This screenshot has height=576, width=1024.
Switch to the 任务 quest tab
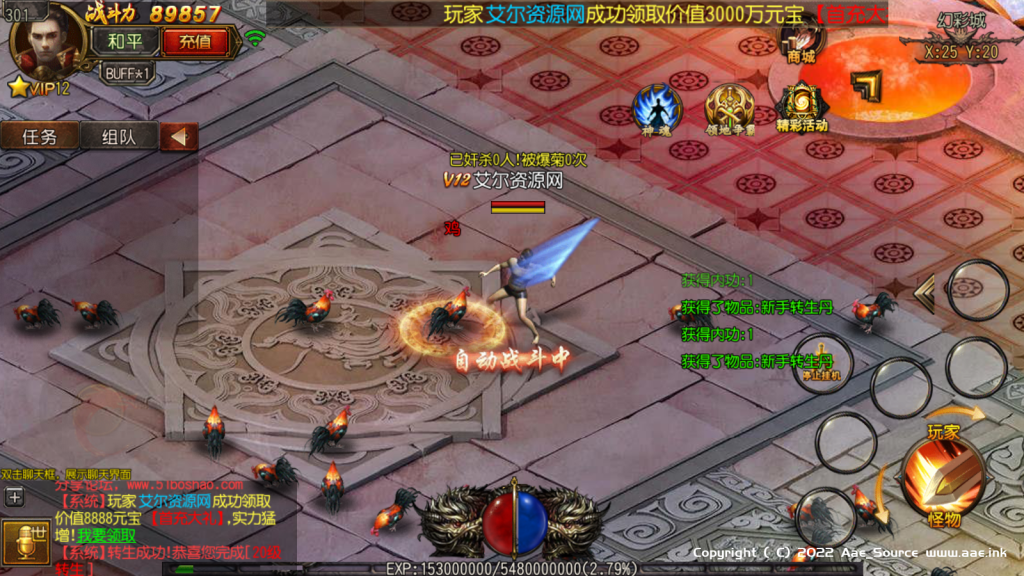click(39, 137)
